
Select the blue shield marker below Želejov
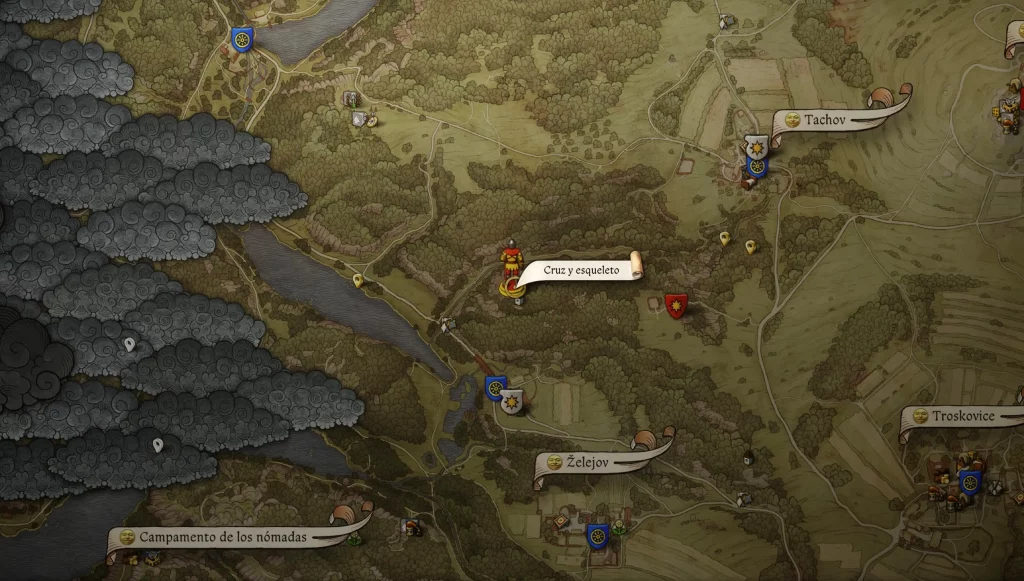[598, 535]
